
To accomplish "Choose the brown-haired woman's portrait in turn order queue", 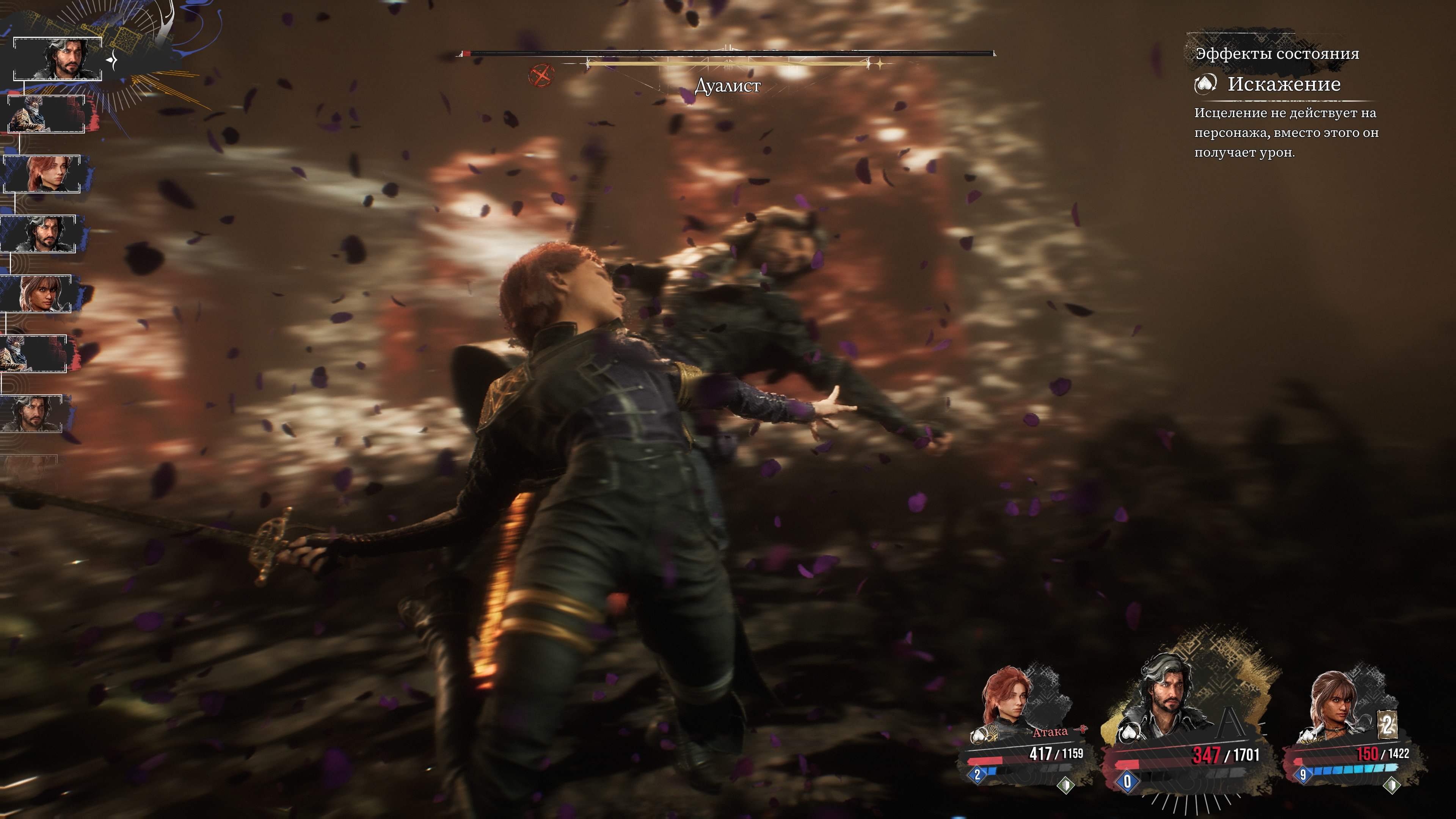I will pos(37,293).
